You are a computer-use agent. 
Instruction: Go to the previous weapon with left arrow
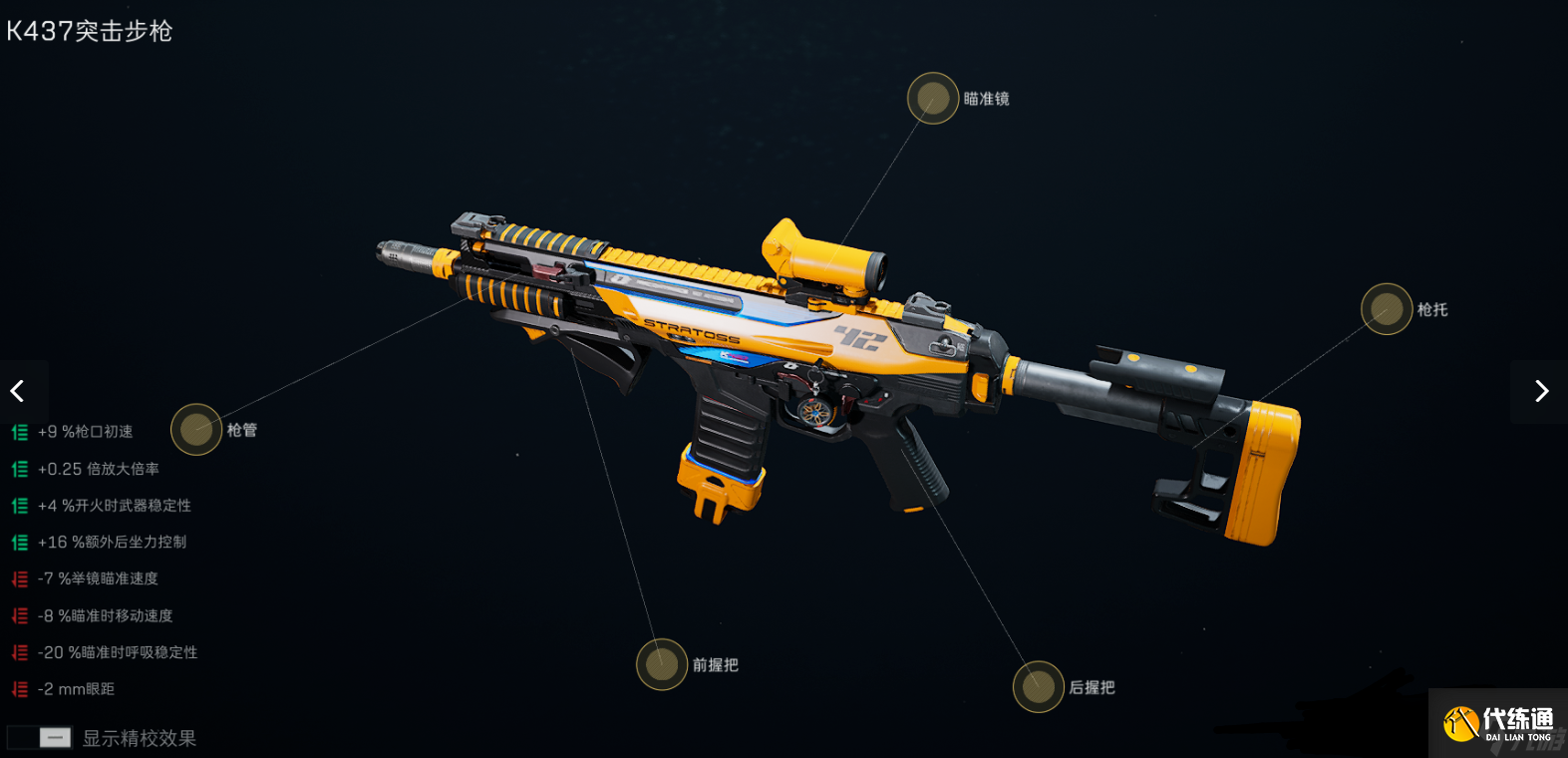pyautogui.click(x=18, y=391)
